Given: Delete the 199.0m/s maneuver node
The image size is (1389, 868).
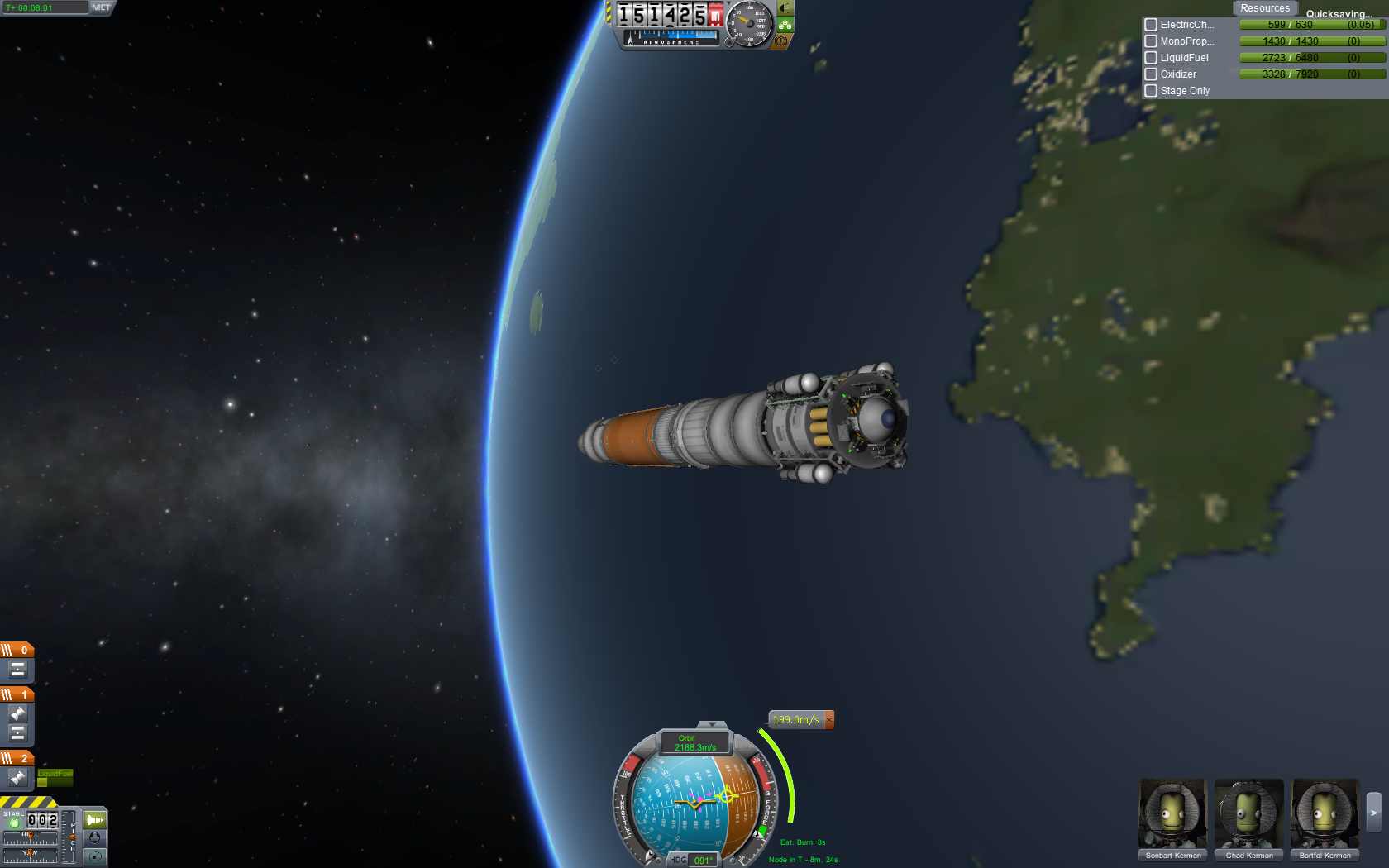Looking at the screenshot, I should coord(829,720).
